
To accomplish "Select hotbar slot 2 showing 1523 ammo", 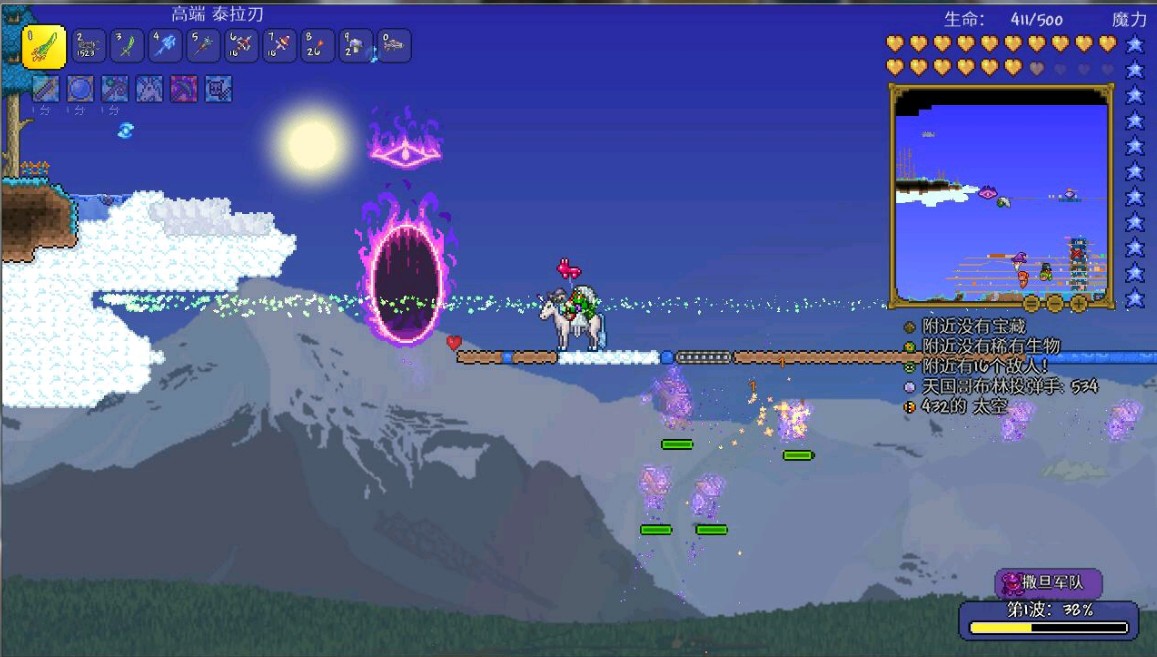I will click(90, 46).
